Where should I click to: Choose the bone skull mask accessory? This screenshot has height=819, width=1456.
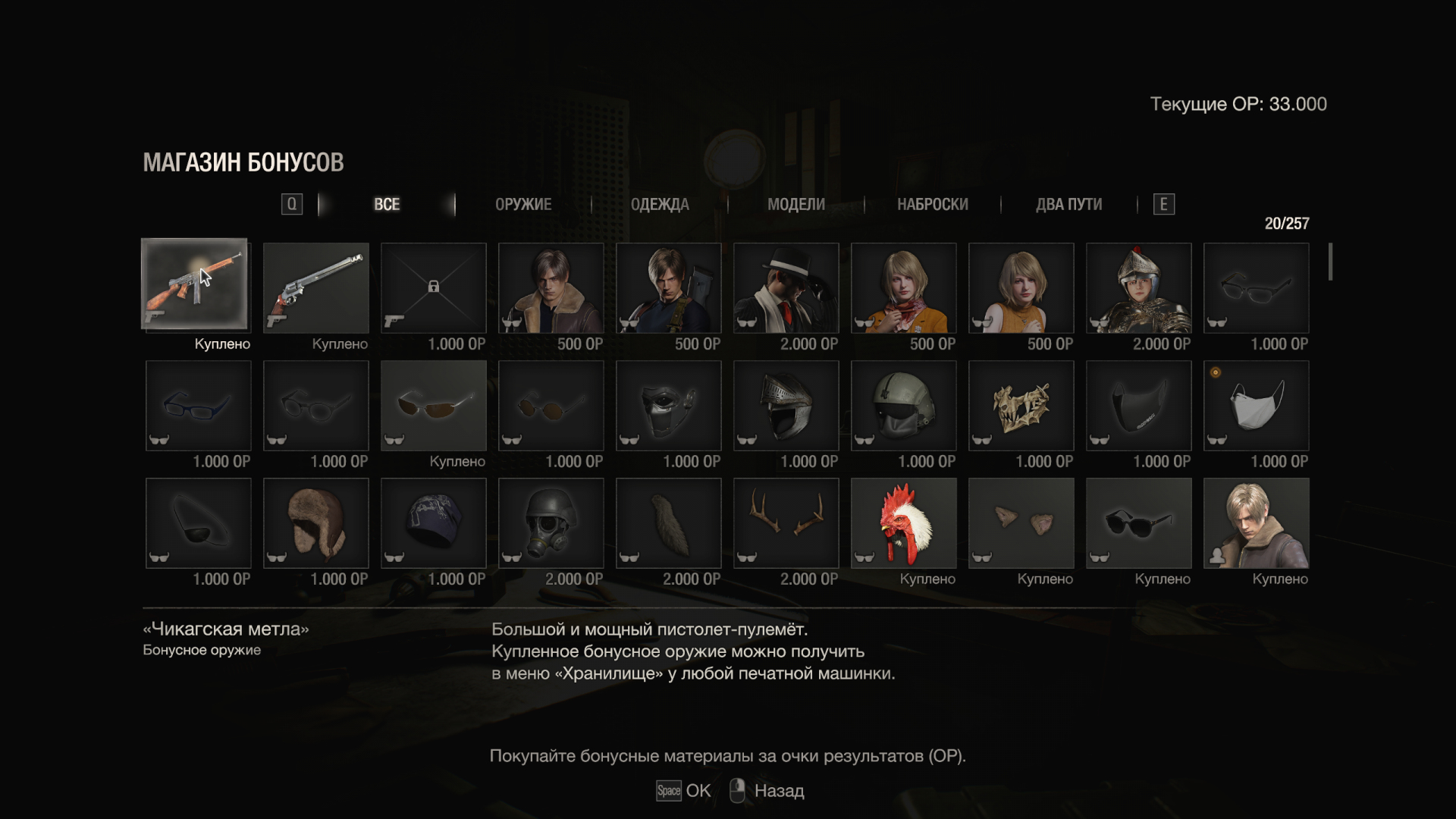[x=1021, y=406]
